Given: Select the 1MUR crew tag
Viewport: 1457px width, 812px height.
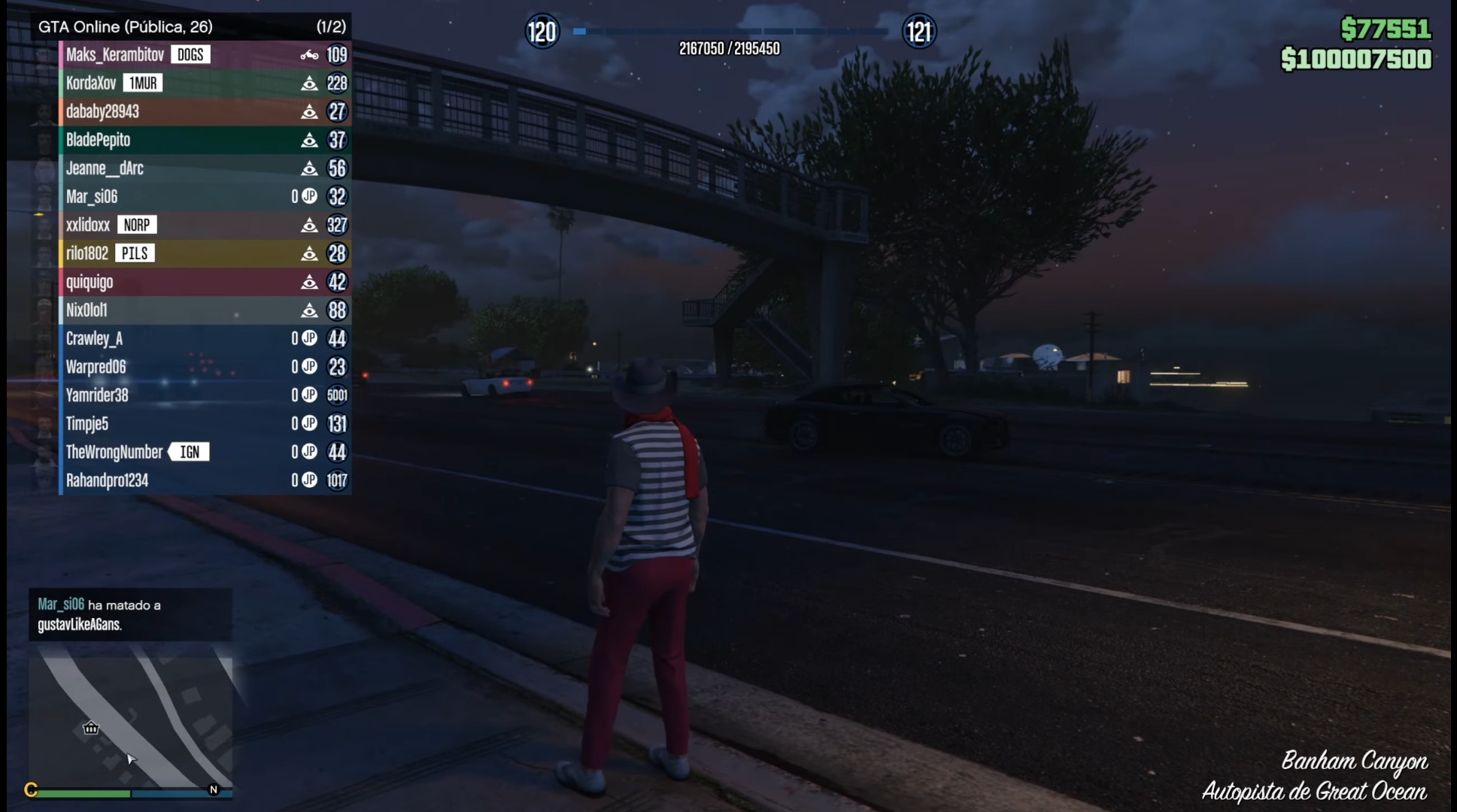Looking at the screenshot, I should click(143, 83).
